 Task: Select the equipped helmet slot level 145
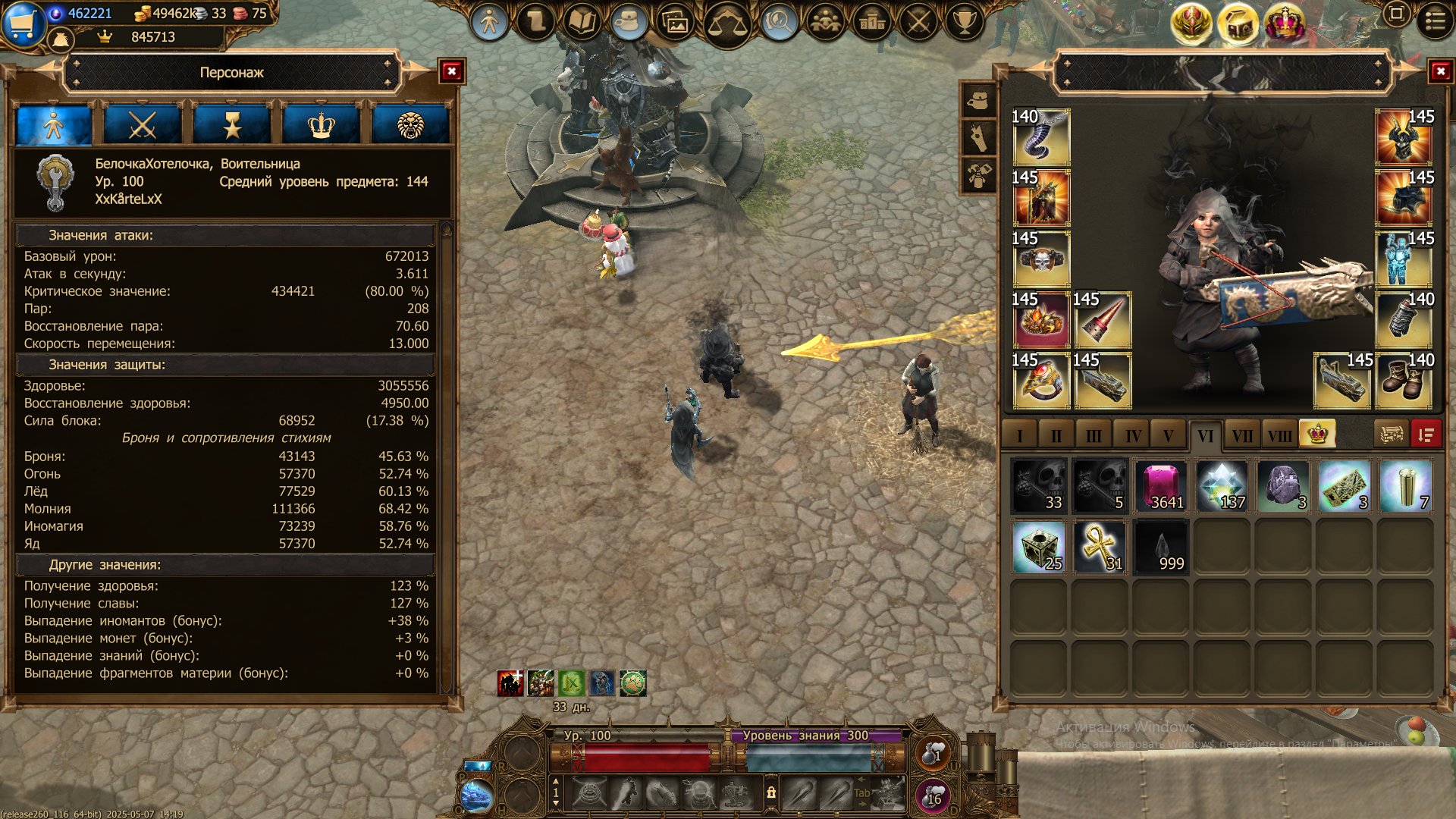coord(1404,136)
